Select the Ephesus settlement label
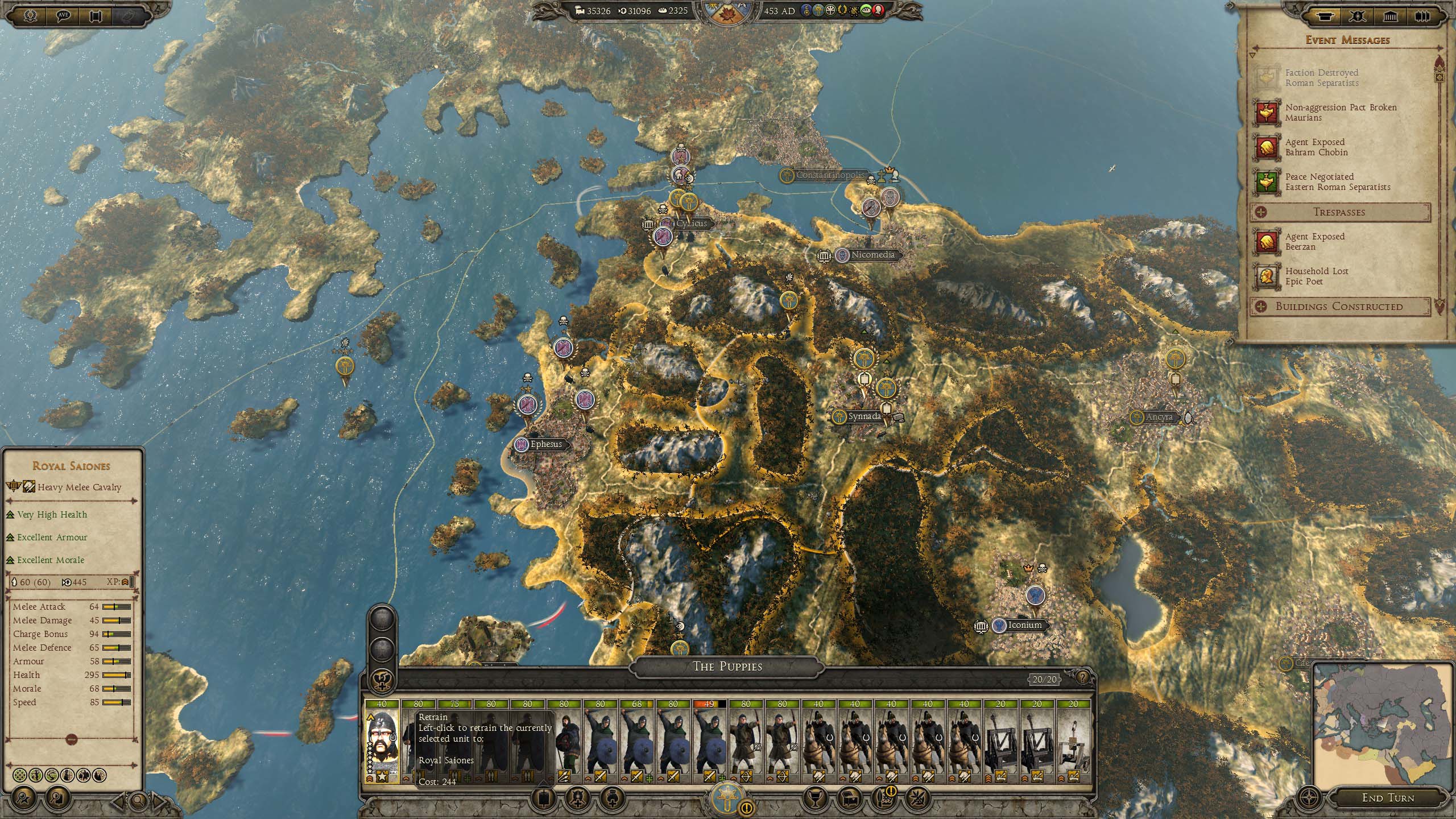The width and height of the screenshot is (1456, 819). (x=545, y=445)
